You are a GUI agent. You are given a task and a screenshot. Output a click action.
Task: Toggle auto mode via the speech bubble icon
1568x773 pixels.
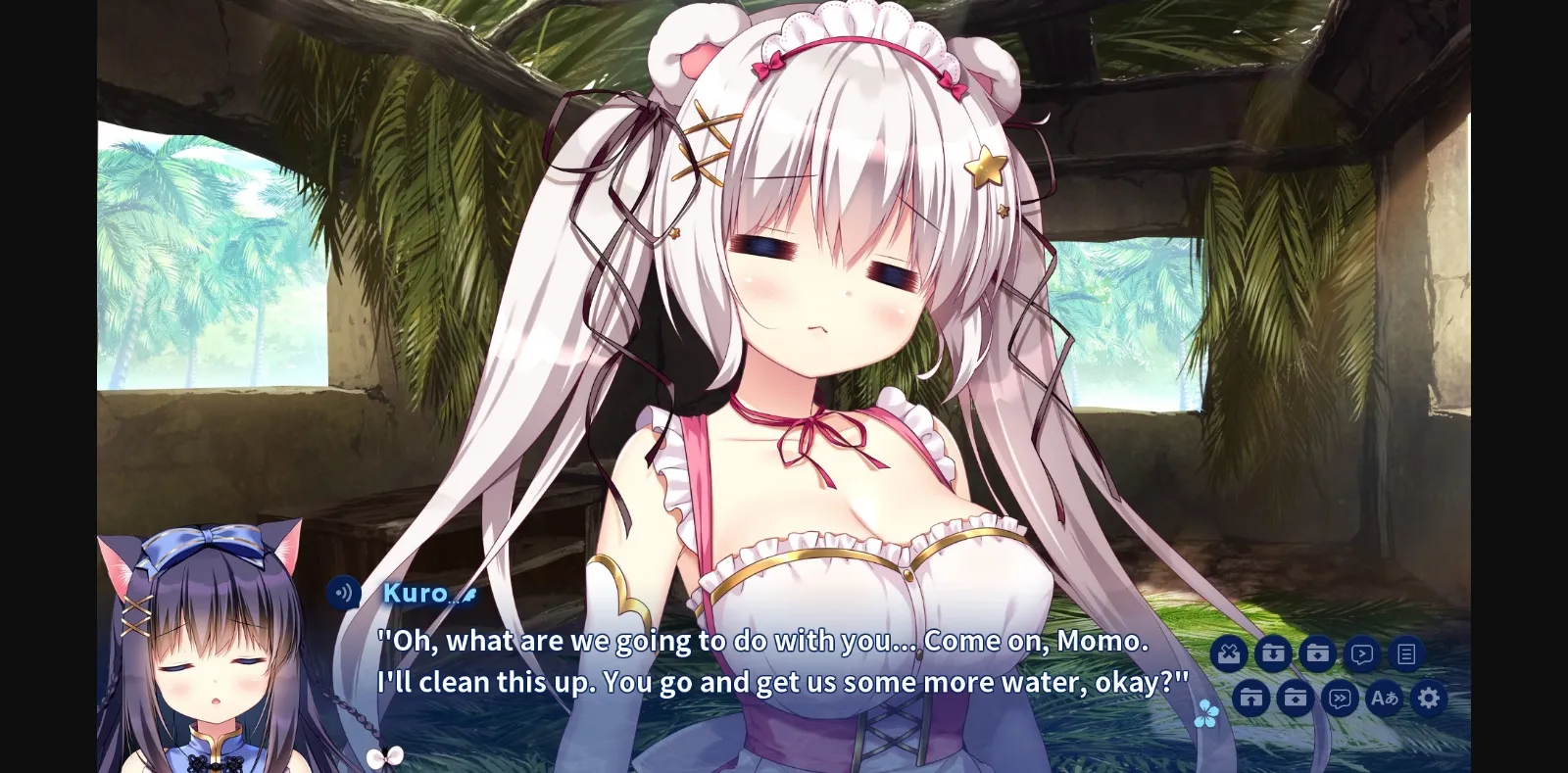tap(1361, 653)
